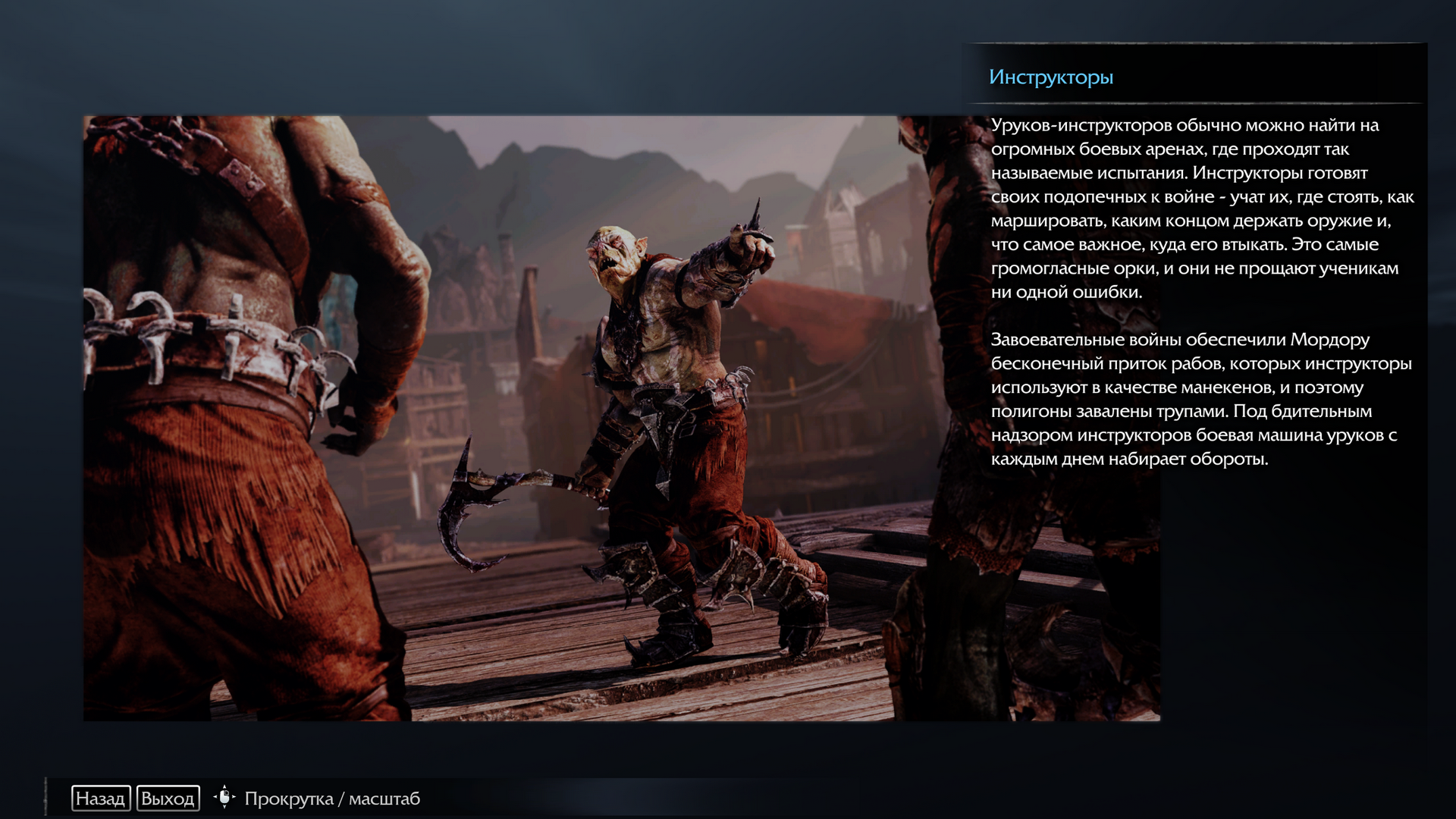Select the Выход exit button
Viewport: 1456px width, 819px height.
pyautogui.click(x=168, y=799)
